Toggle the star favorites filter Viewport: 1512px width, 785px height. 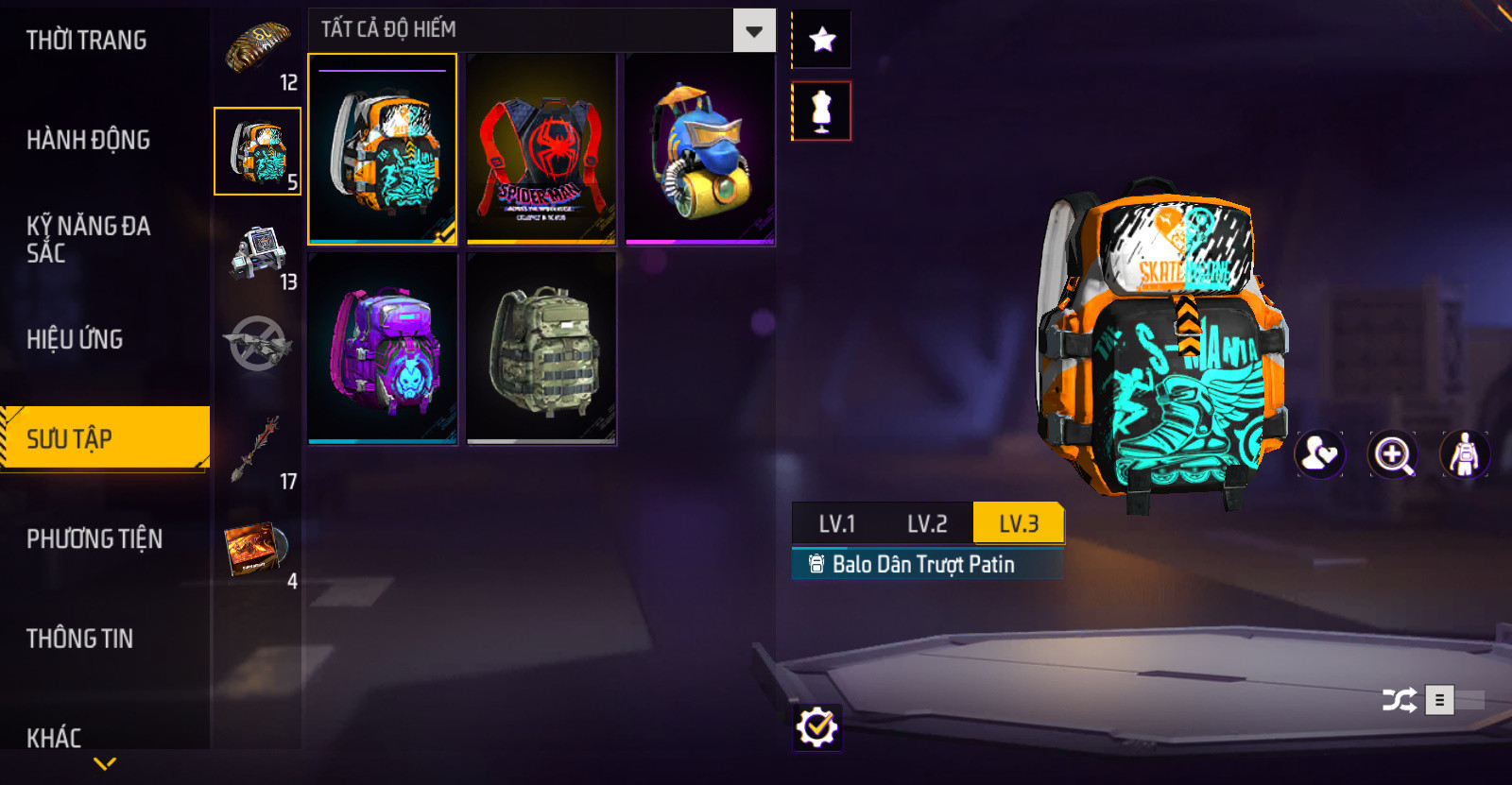coord(822,40)
